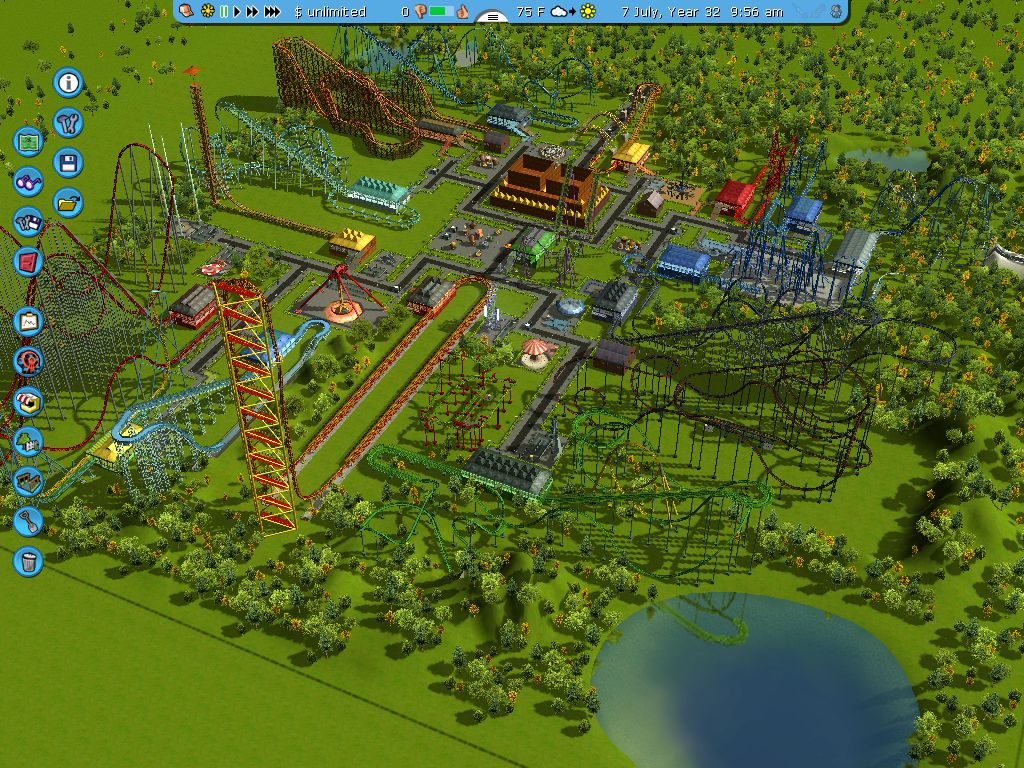The height and width of the screenshot is (768, 1024).
Task: Load a park using the folder icon
Action: [x=68, y=202]
